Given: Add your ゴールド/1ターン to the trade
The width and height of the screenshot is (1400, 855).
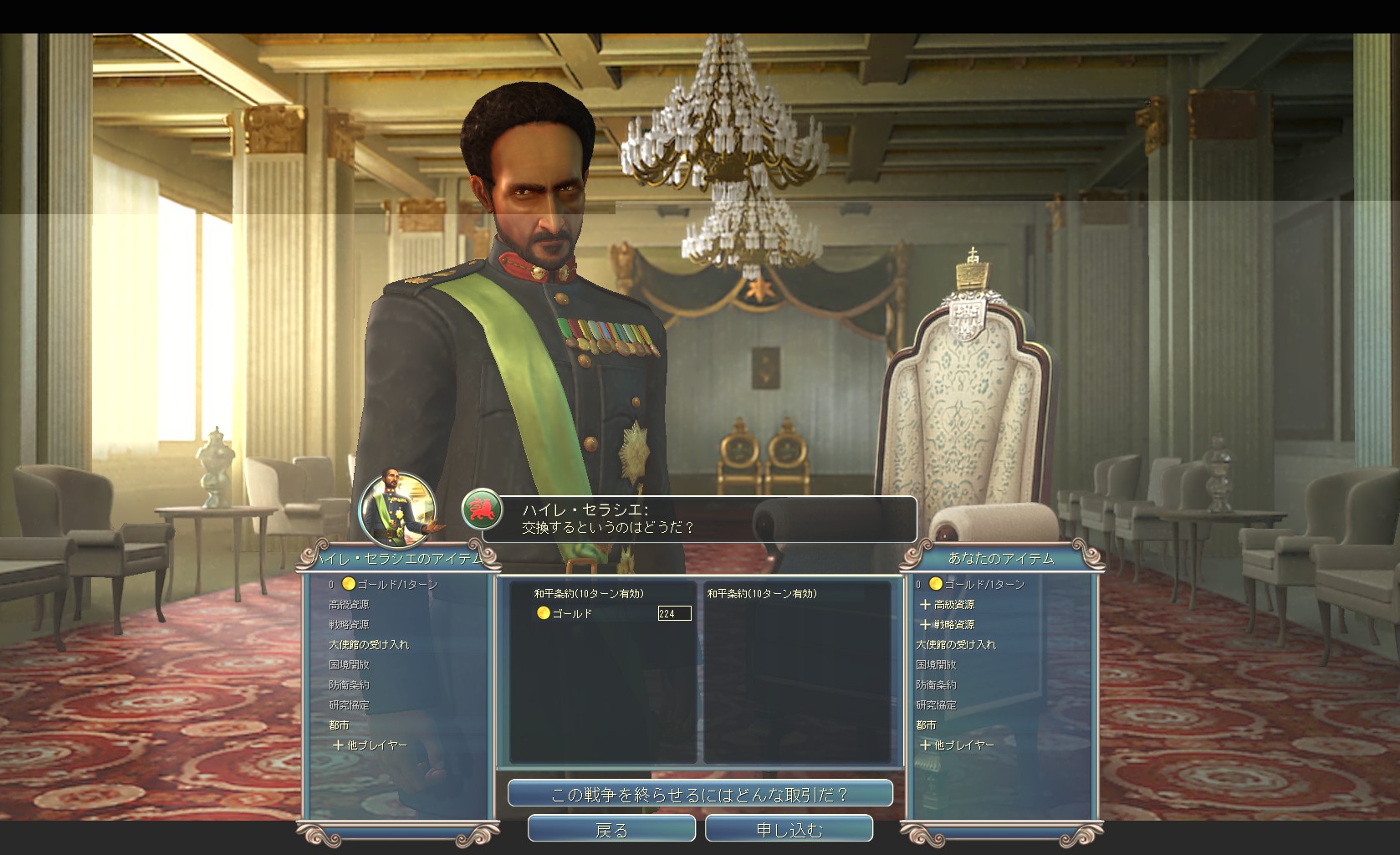Looking at the screenshot, I should coord(983,584).
